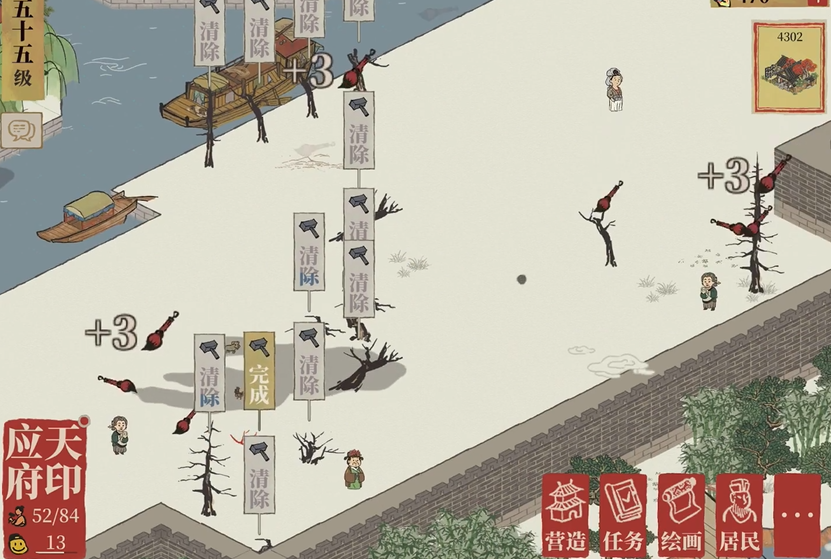Open the 绘画 painting menu
The width and height of the screenshot is (831, 559).
[x=682, y=515]
